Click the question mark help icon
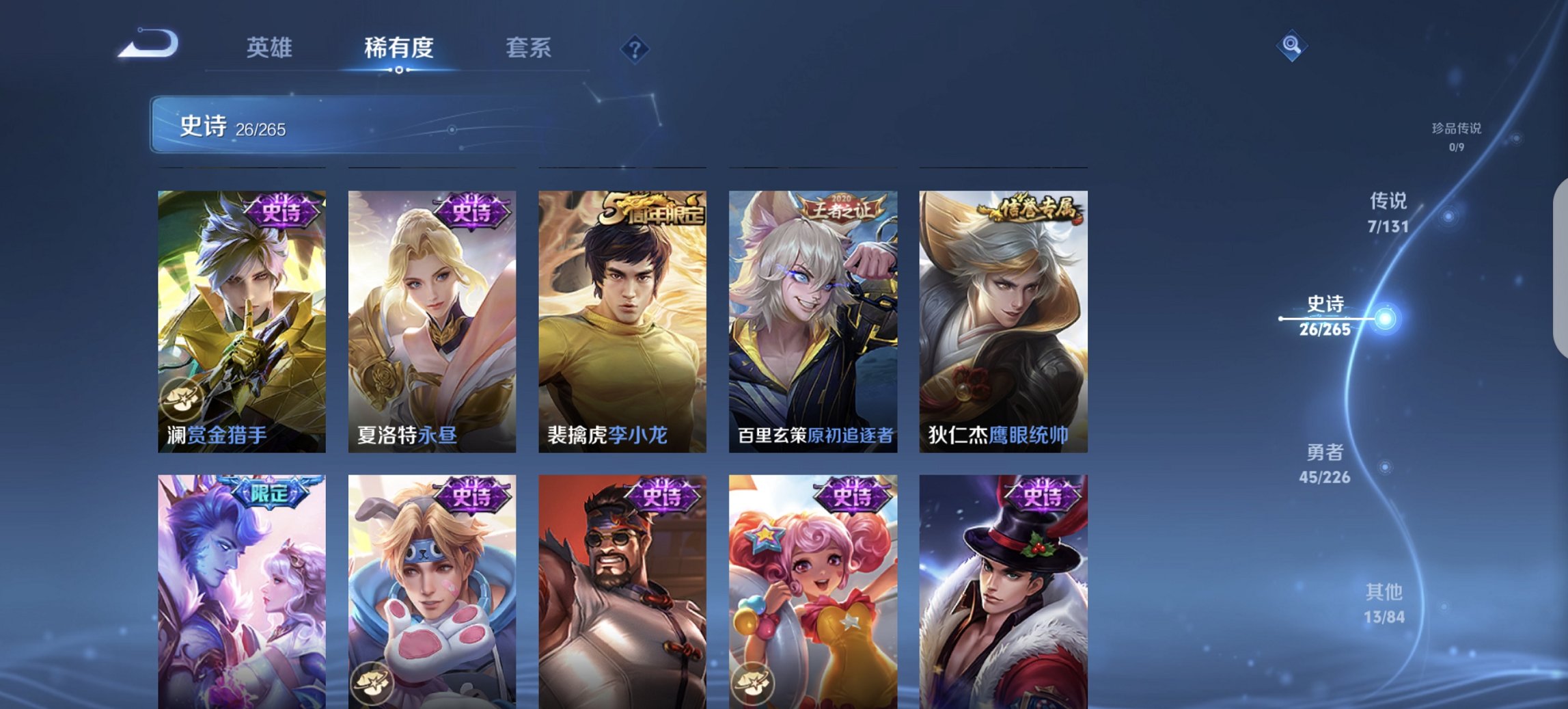 pos(635,49)
